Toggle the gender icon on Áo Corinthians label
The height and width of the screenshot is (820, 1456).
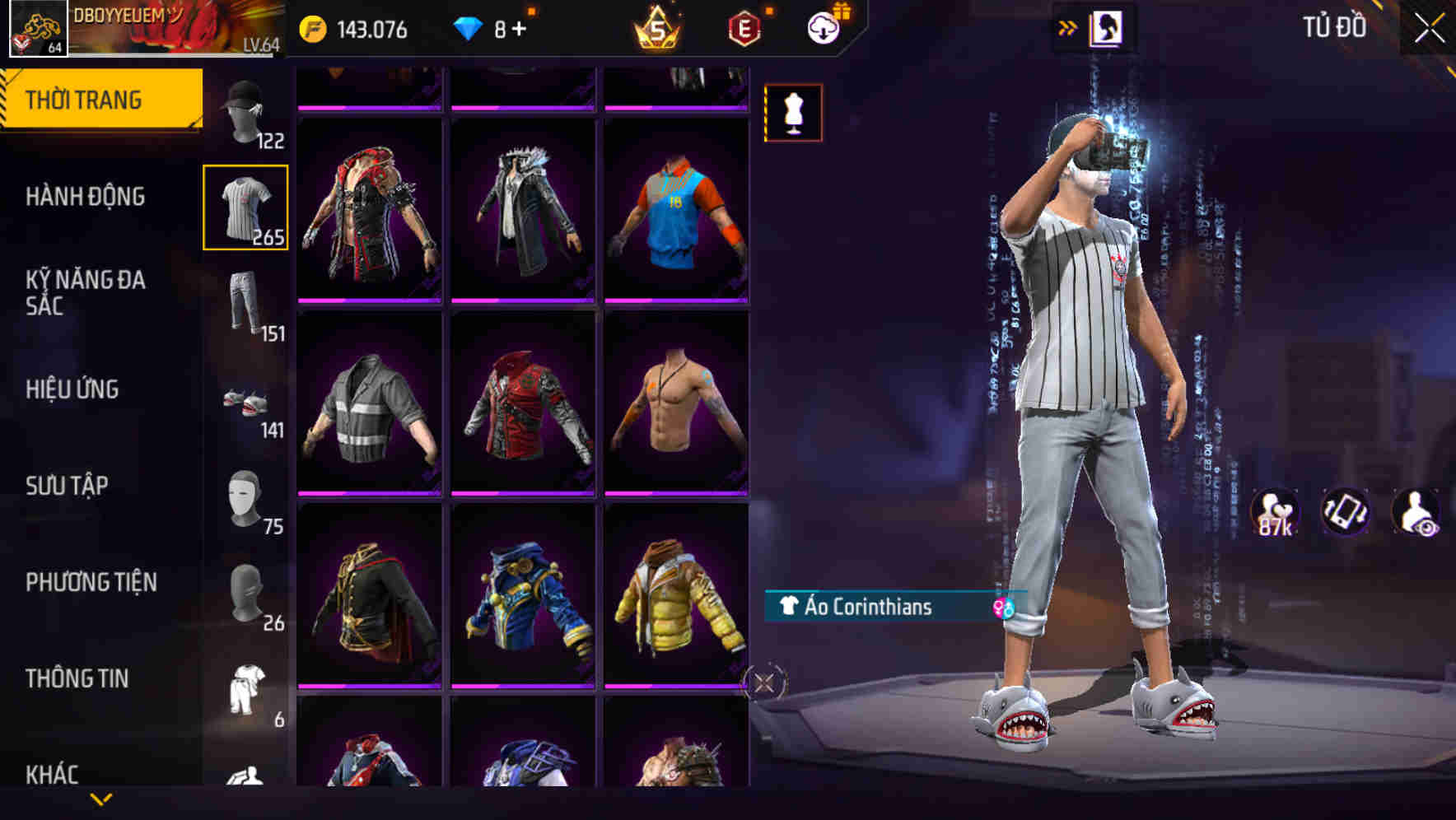1001,608
